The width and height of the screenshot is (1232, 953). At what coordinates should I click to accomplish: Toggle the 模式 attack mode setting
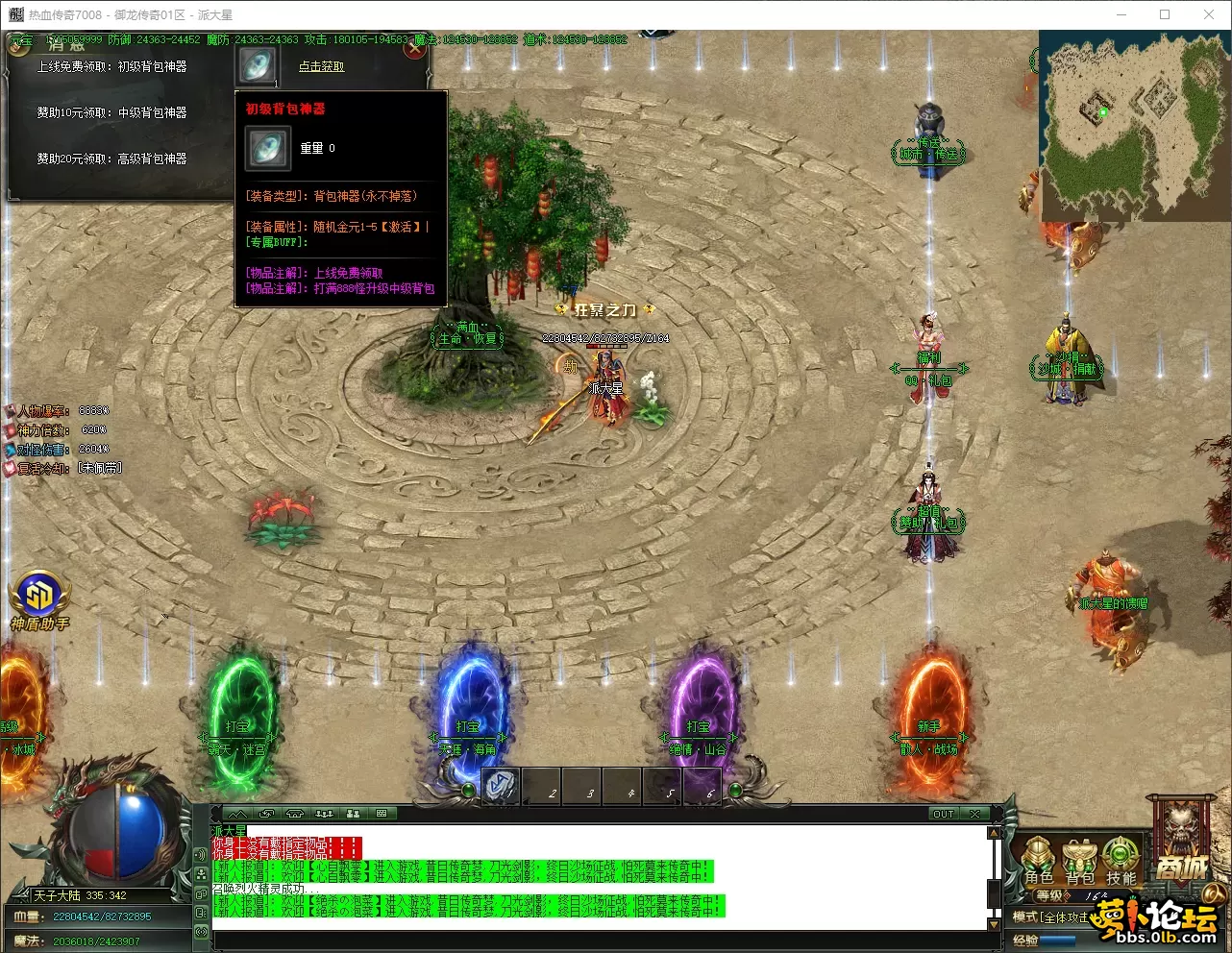(x=1052, y=917)
